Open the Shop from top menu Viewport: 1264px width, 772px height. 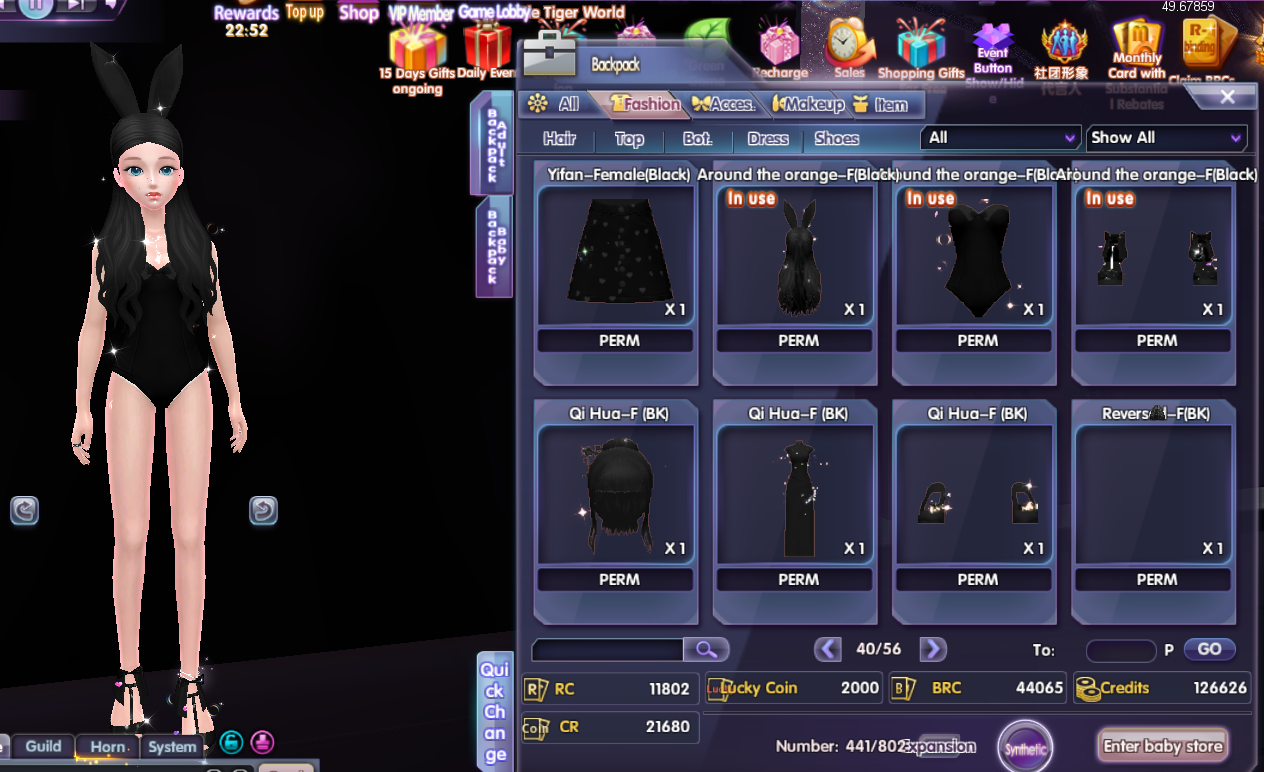click(358, 13)
